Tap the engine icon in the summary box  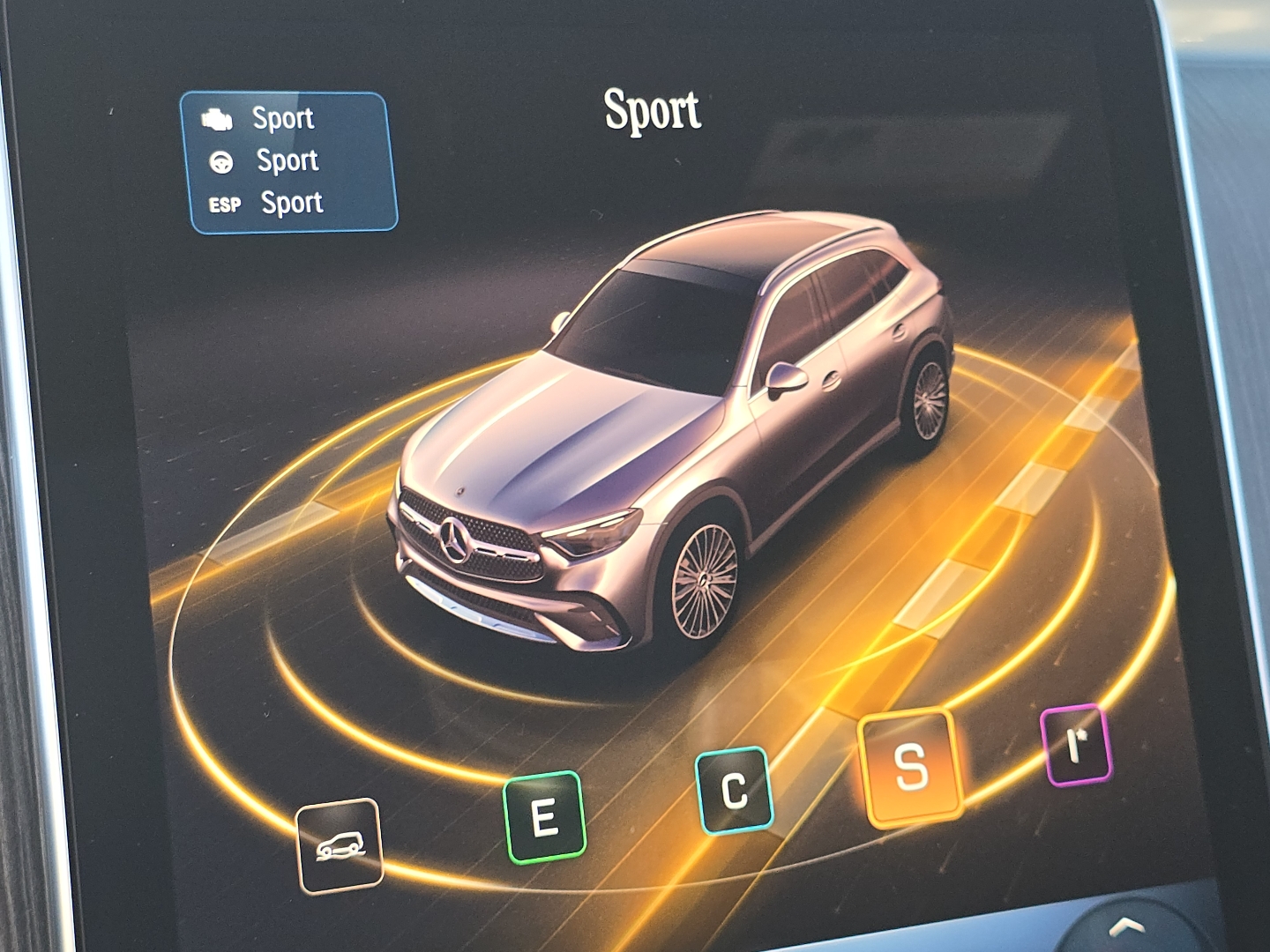218,117
